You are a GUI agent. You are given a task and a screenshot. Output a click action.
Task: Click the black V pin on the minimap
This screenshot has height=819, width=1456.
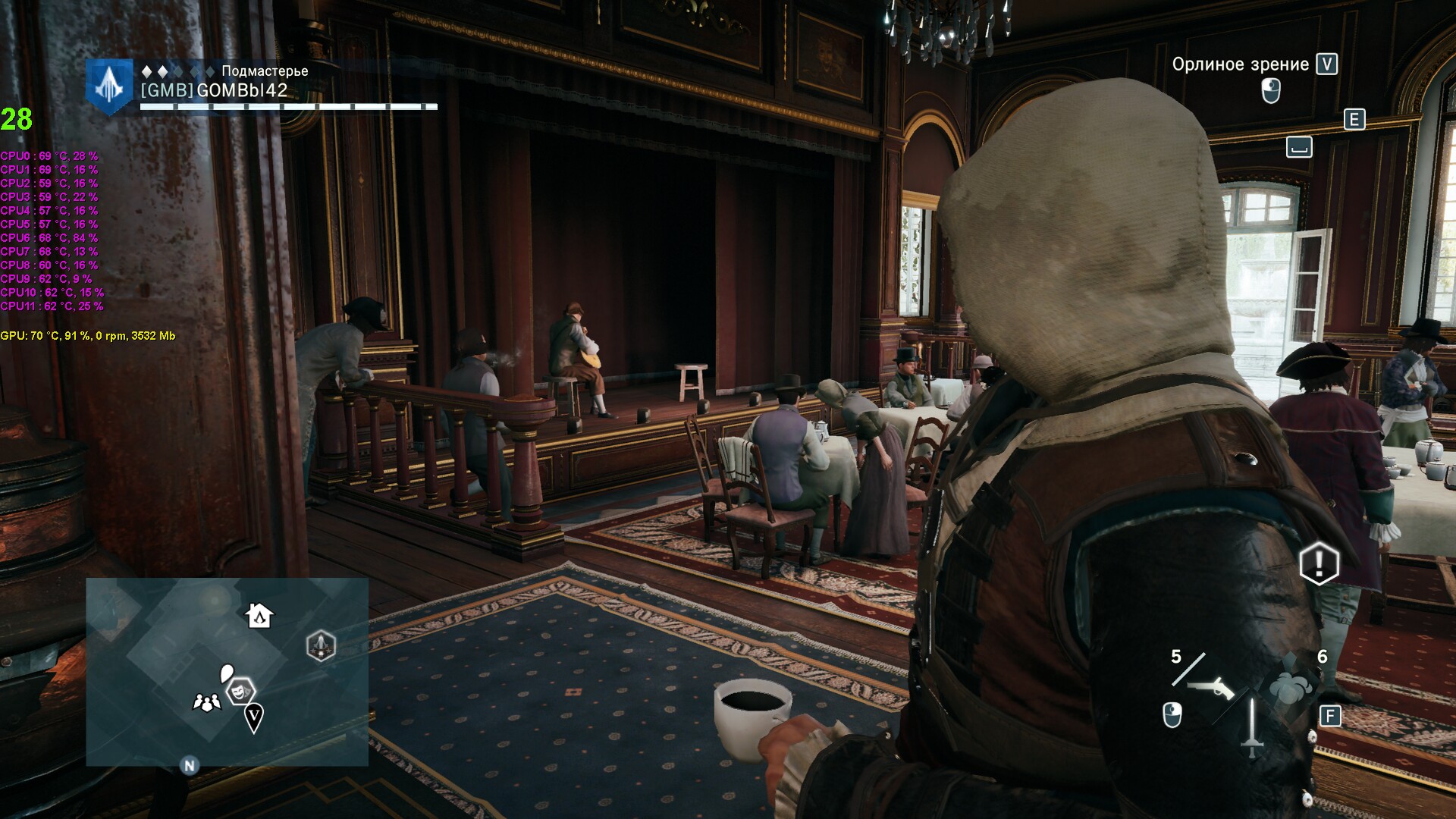coord(254,715)
